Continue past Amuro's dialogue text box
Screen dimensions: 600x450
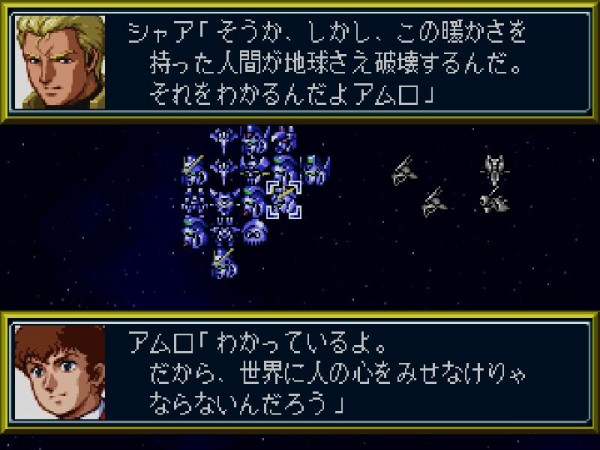point(350,372)
